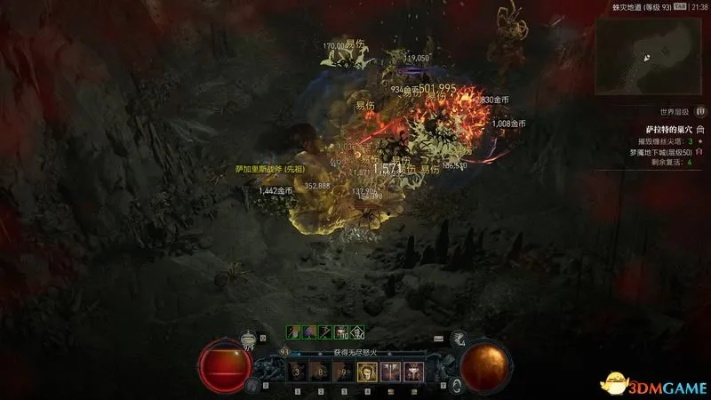Use the glowing face skill in the hotbar
The image size is (711, 400).
tap(367, 372)
